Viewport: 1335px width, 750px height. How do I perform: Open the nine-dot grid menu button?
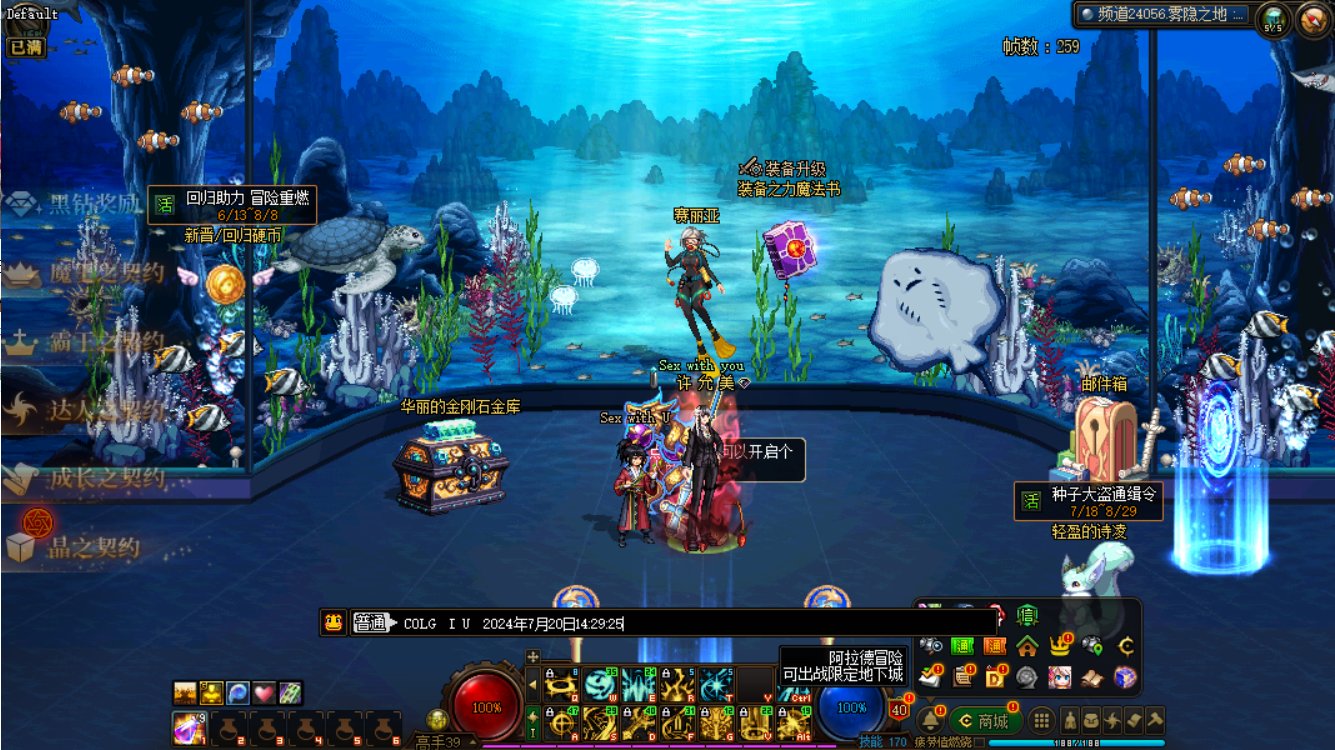point(1042,720)
